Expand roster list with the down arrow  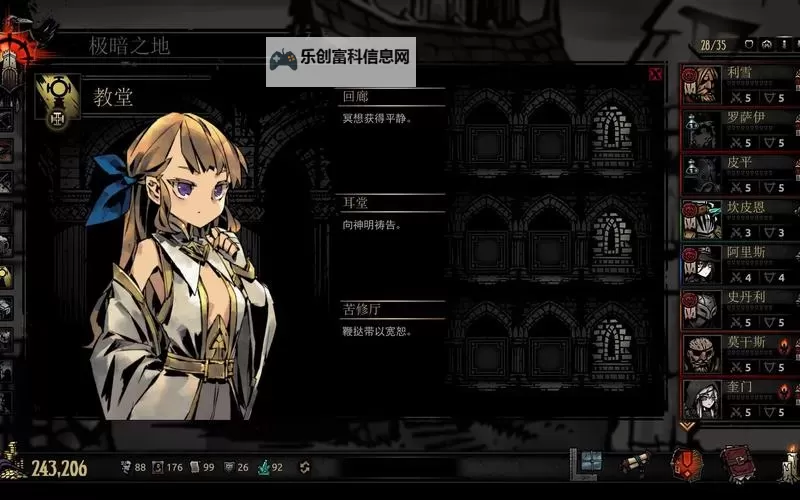coord(687,425)
